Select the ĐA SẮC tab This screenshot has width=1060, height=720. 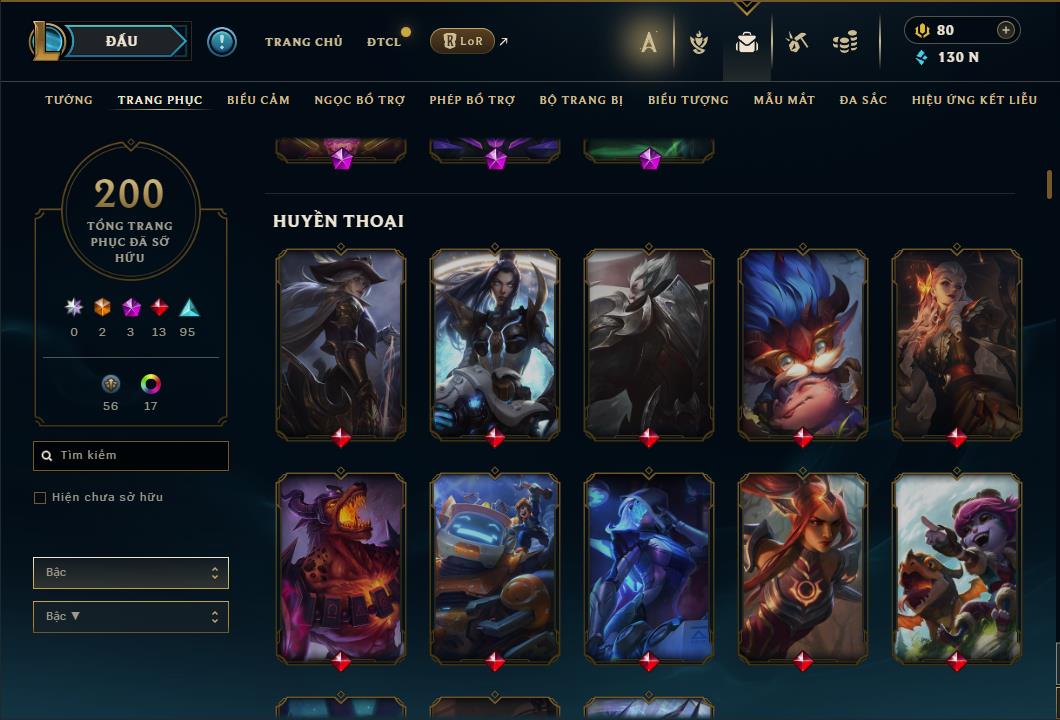tap(863, 100)
